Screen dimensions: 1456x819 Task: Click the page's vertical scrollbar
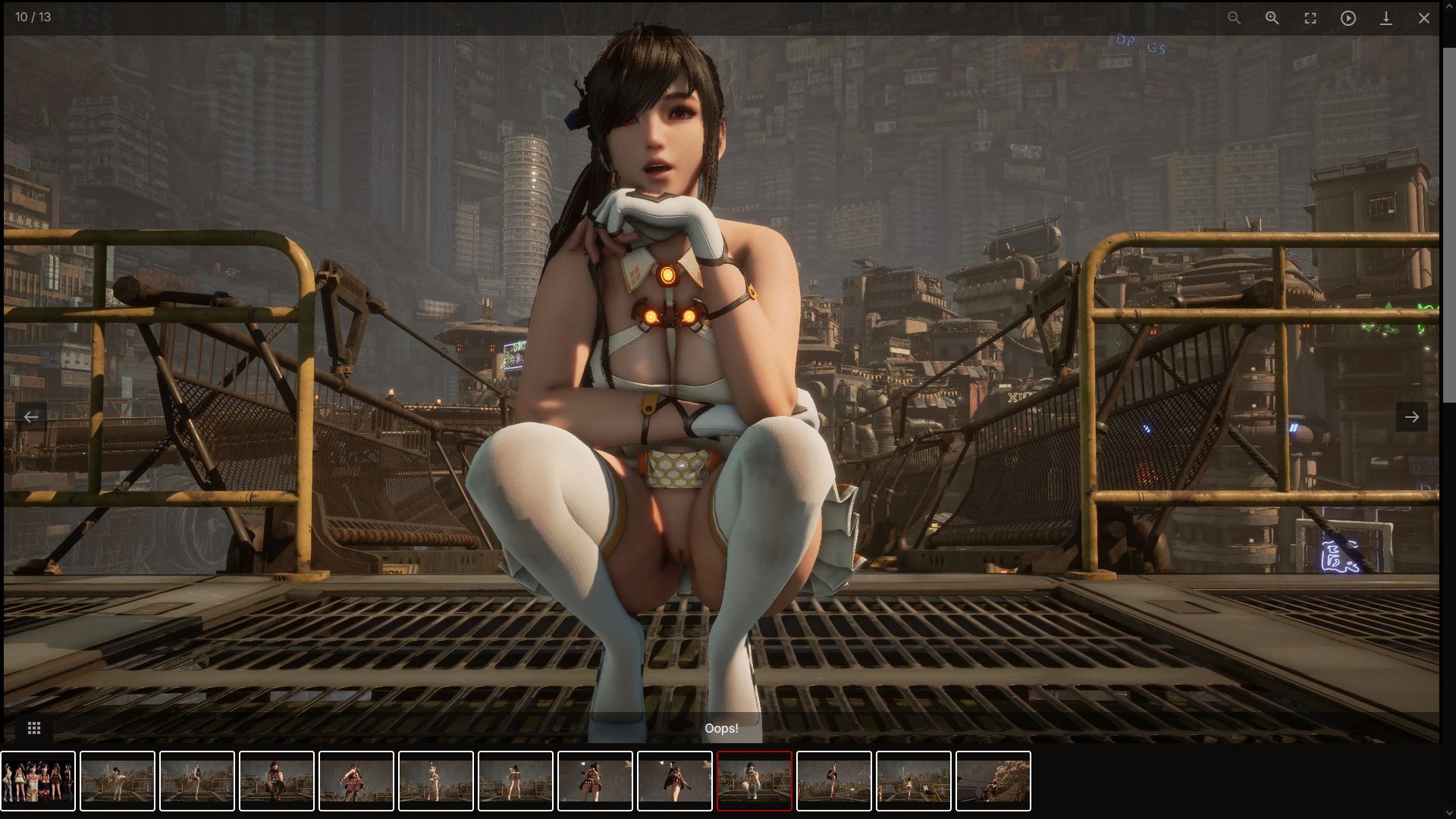pyautogui.click(x=1448, y=227)
